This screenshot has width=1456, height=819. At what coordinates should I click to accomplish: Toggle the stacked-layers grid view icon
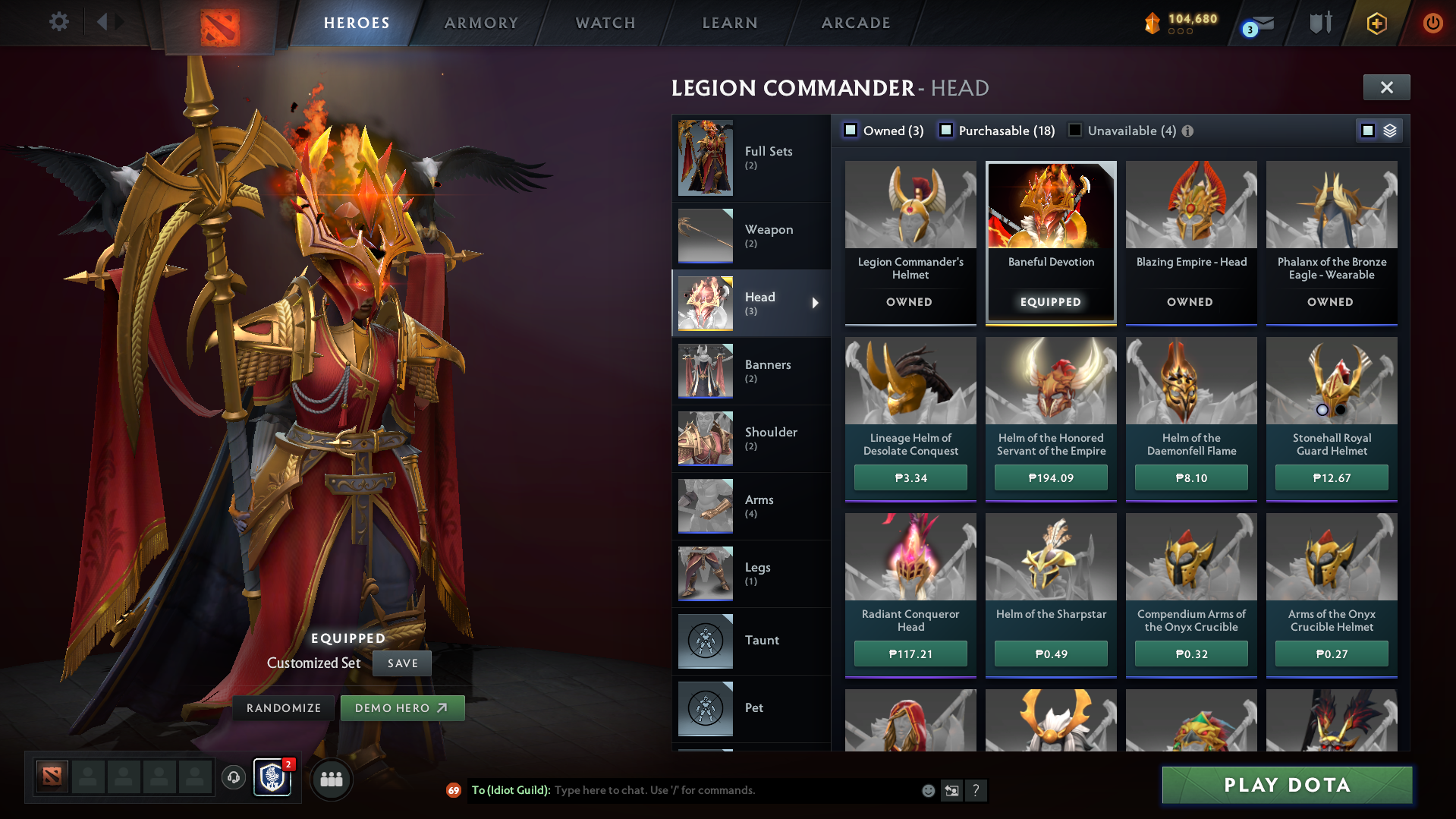tap(1389, 130)
